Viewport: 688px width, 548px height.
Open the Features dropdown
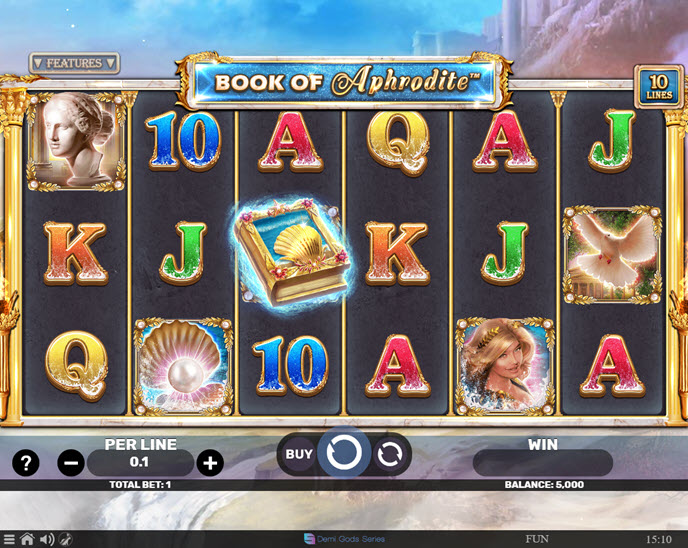coord(74,63)
